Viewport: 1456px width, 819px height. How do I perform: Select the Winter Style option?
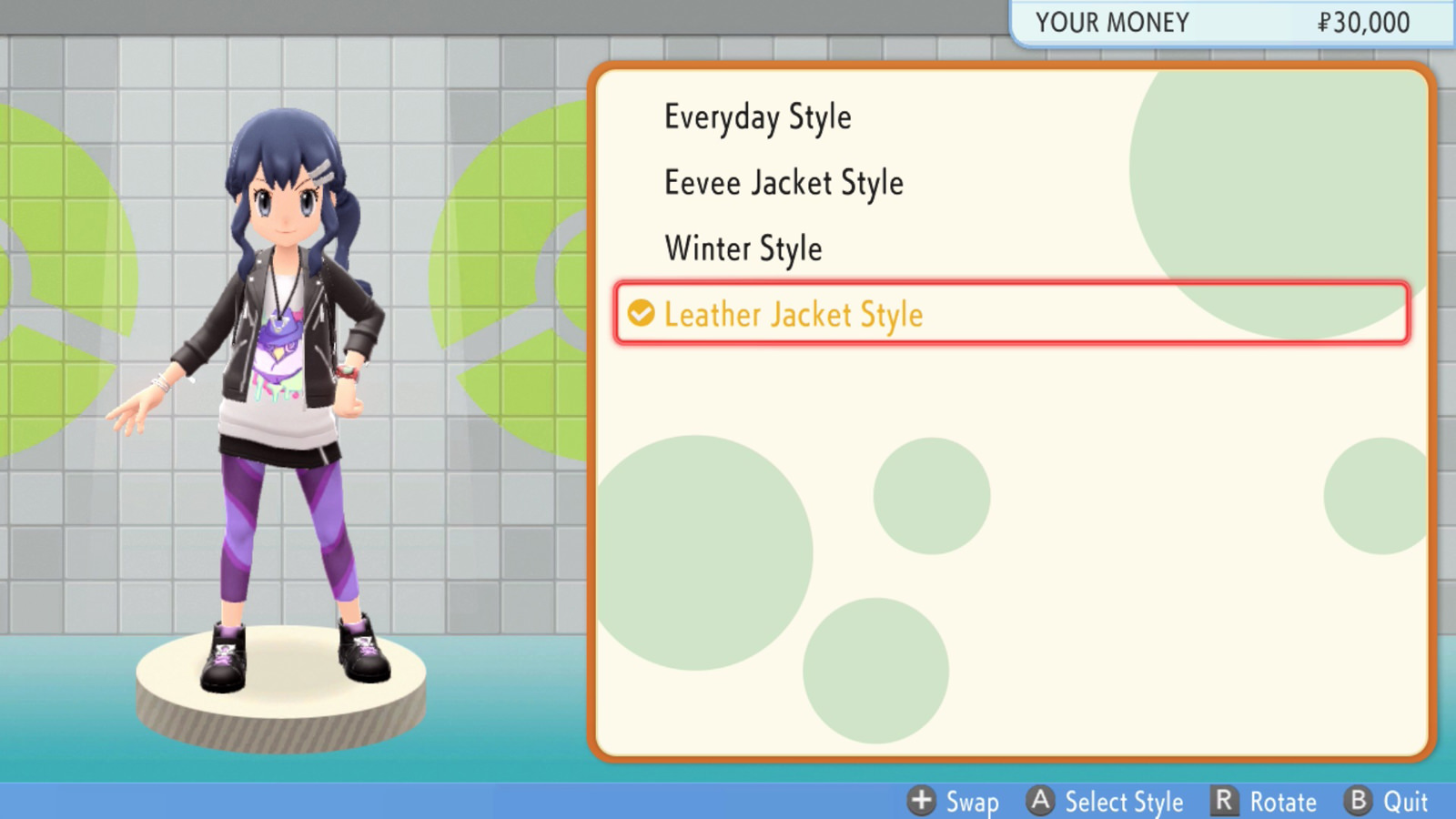click(x=743, y=248)
